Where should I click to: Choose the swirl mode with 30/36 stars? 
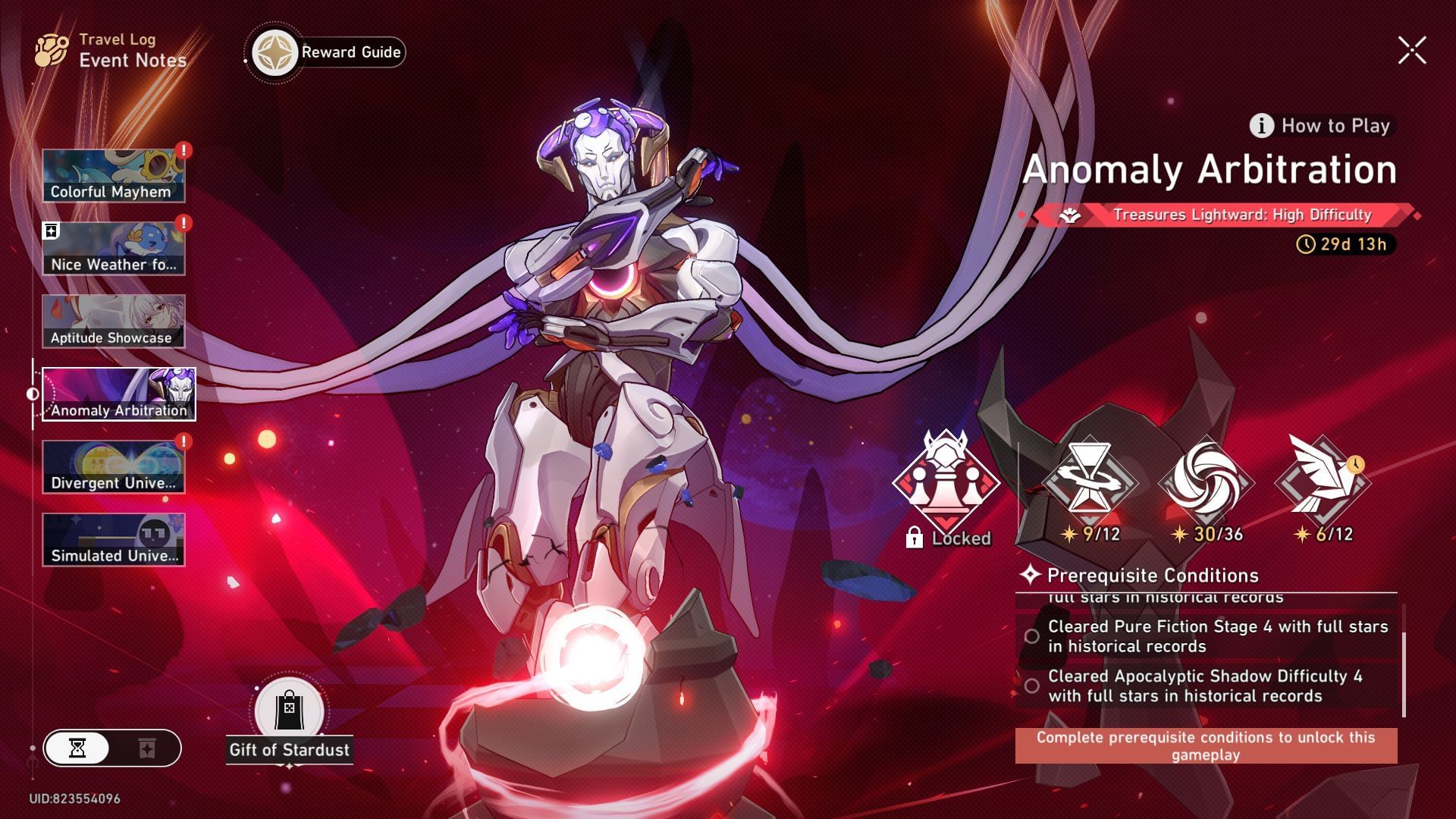(1206, 482)
